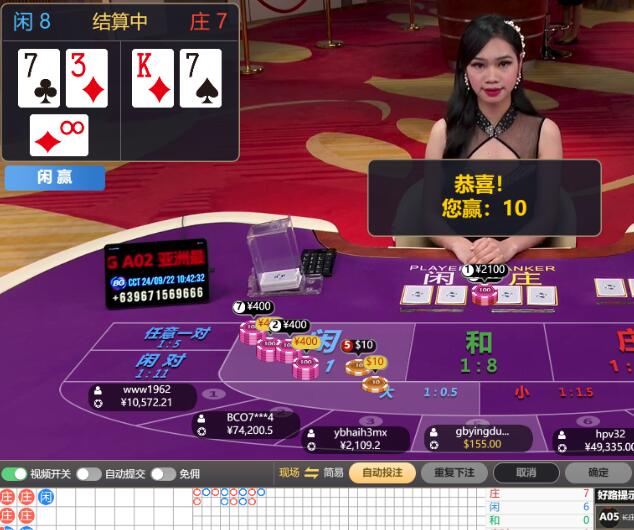Place a bet on the 和 tie area

[479, 351]
